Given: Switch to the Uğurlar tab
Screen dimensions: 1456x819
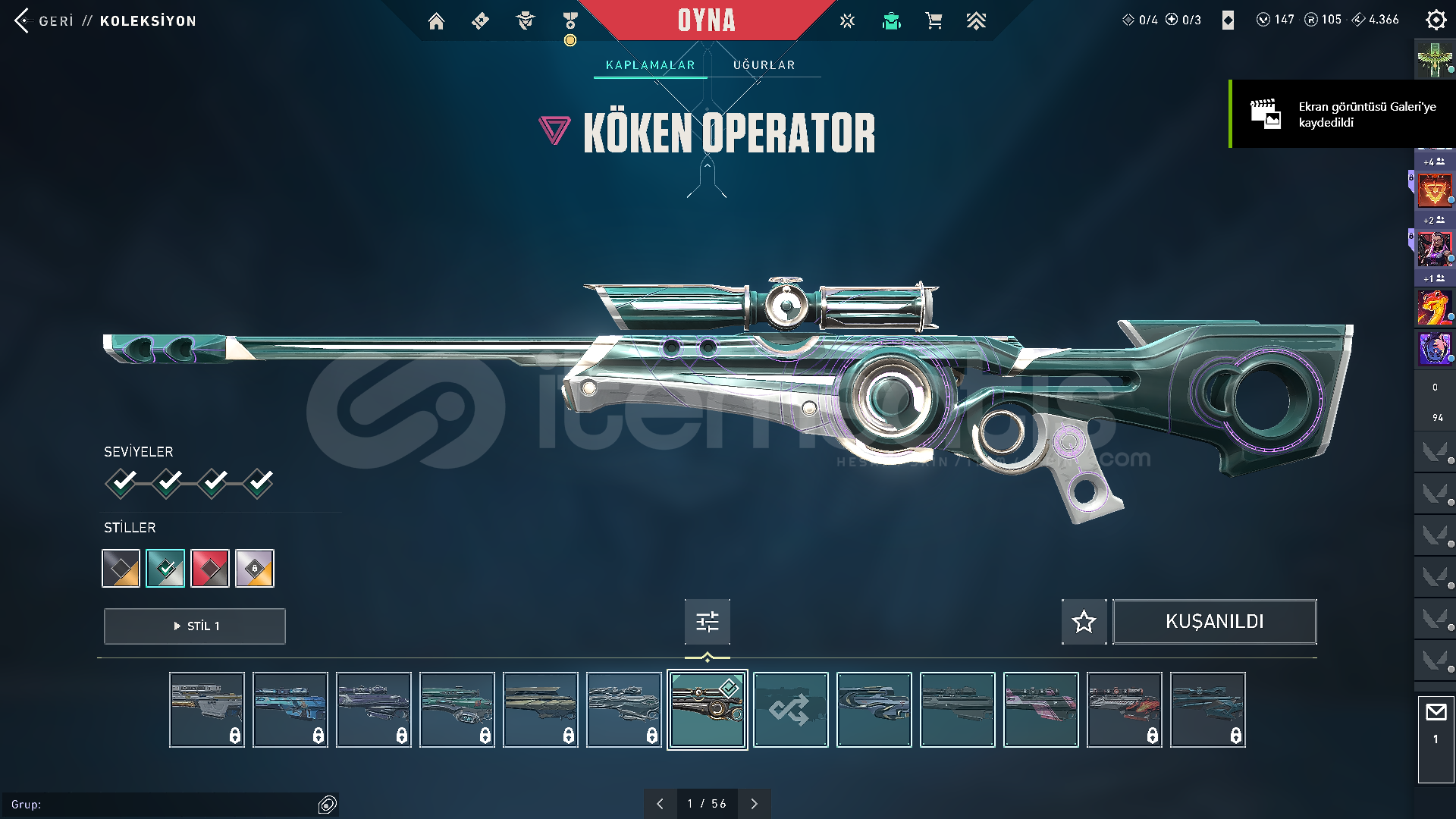Looking at the screenshot, I should point(764,65).
